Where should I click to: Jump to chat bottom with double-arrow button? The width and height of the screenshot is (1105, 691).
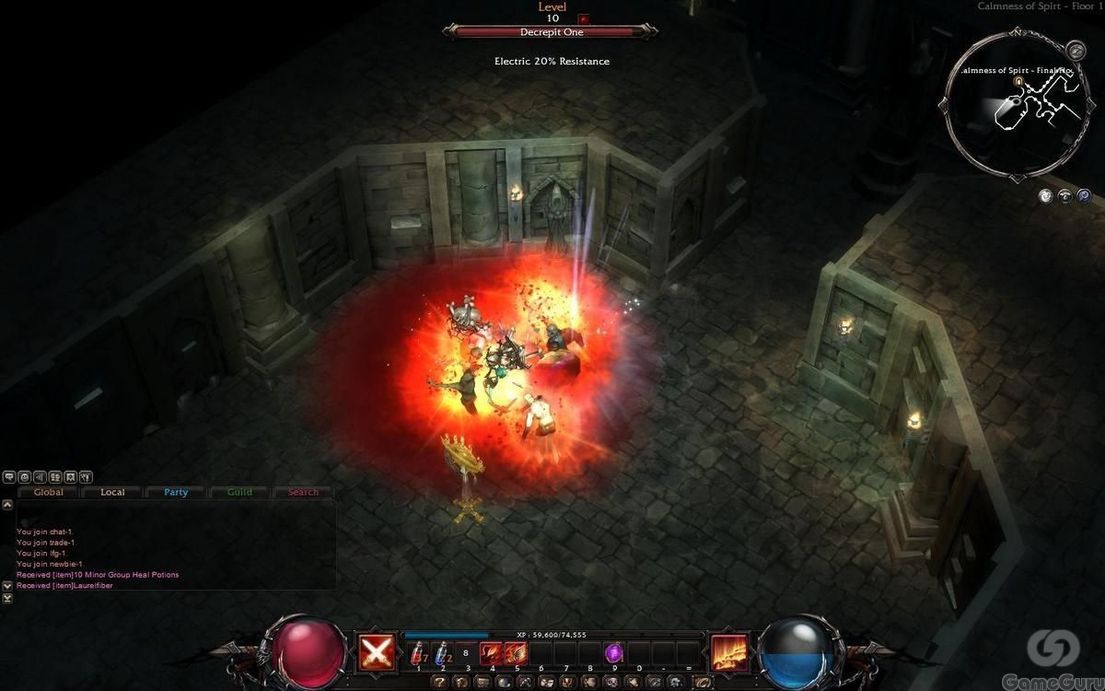tap(8, 598)
